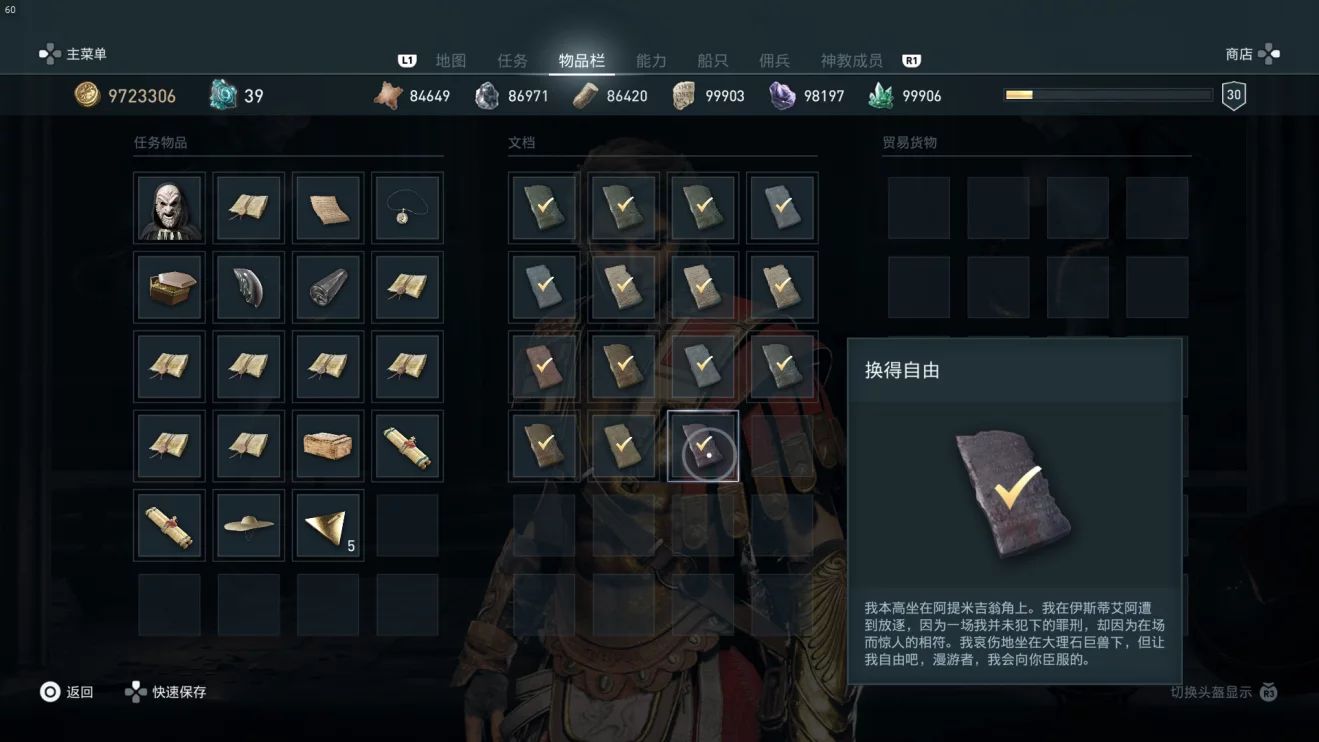This screenshot has width=1319, height=742.
Task: Select the grey engraved cylinder item
Action: click(327, 287)
